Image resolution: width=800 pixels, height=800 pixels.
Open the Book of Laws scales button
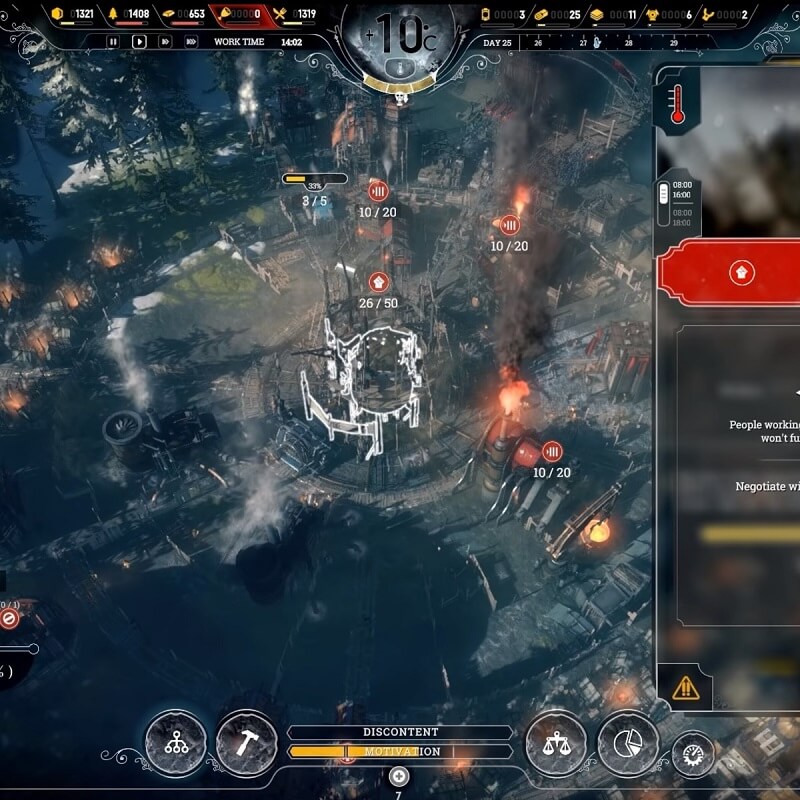[x=555, y=743]
